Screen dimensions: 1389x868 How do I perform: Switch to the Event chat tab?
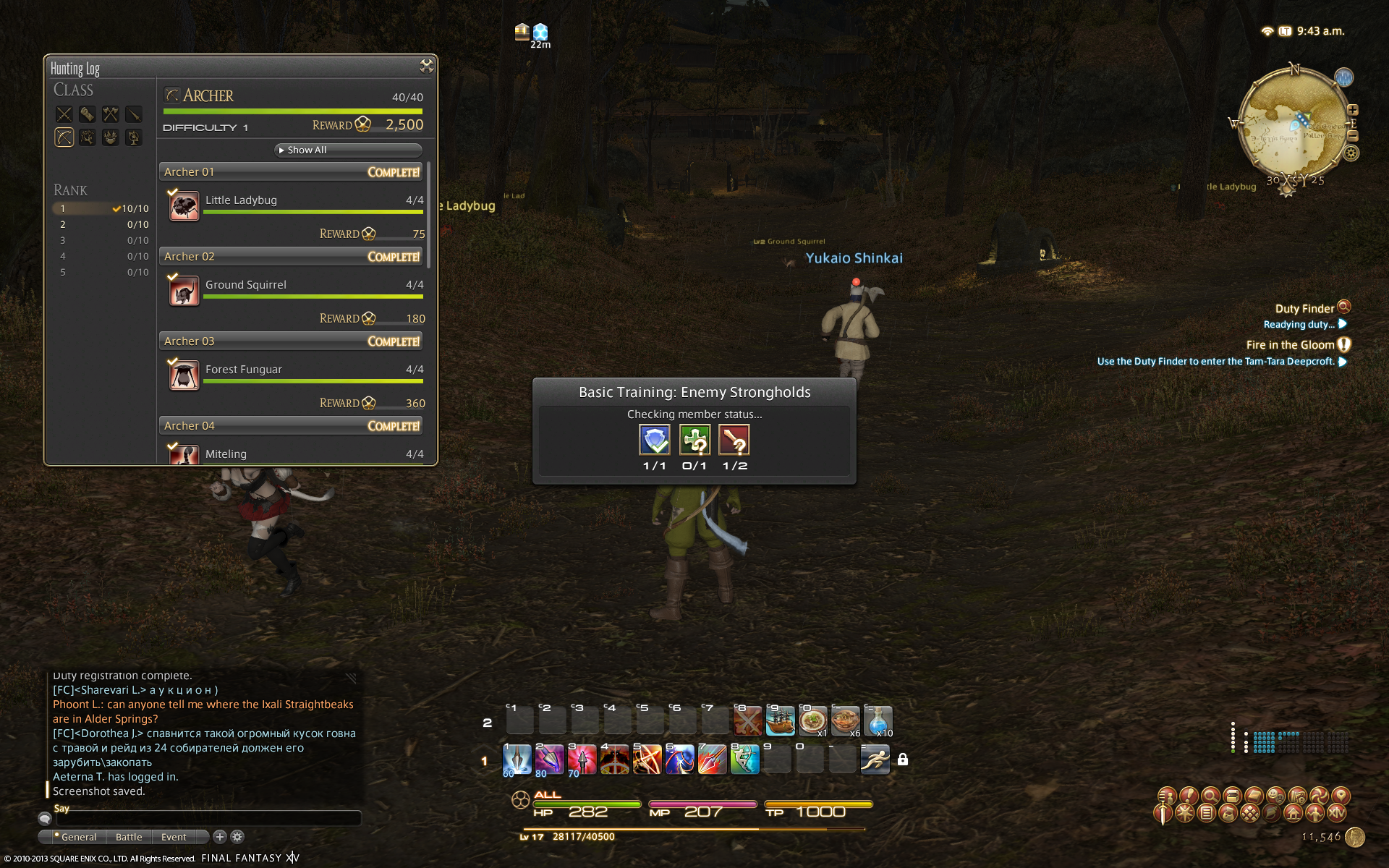tap(174, 837)
